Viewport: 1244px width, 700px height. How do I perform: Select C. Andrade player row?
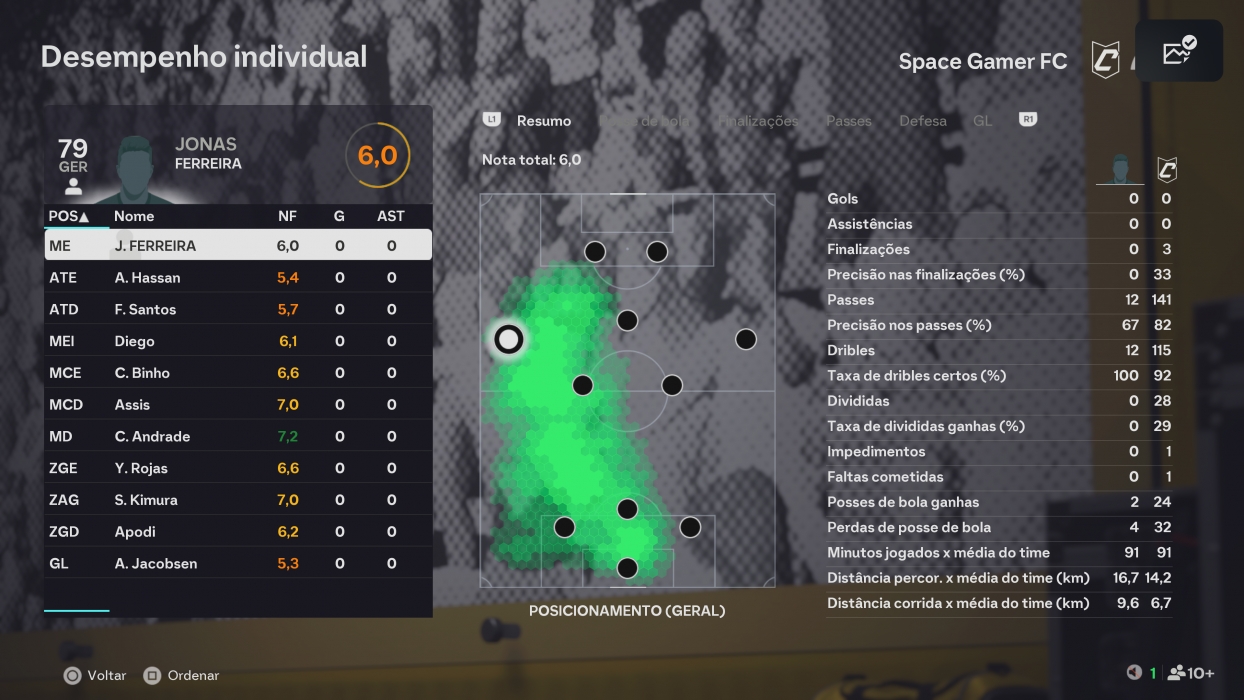238,437
